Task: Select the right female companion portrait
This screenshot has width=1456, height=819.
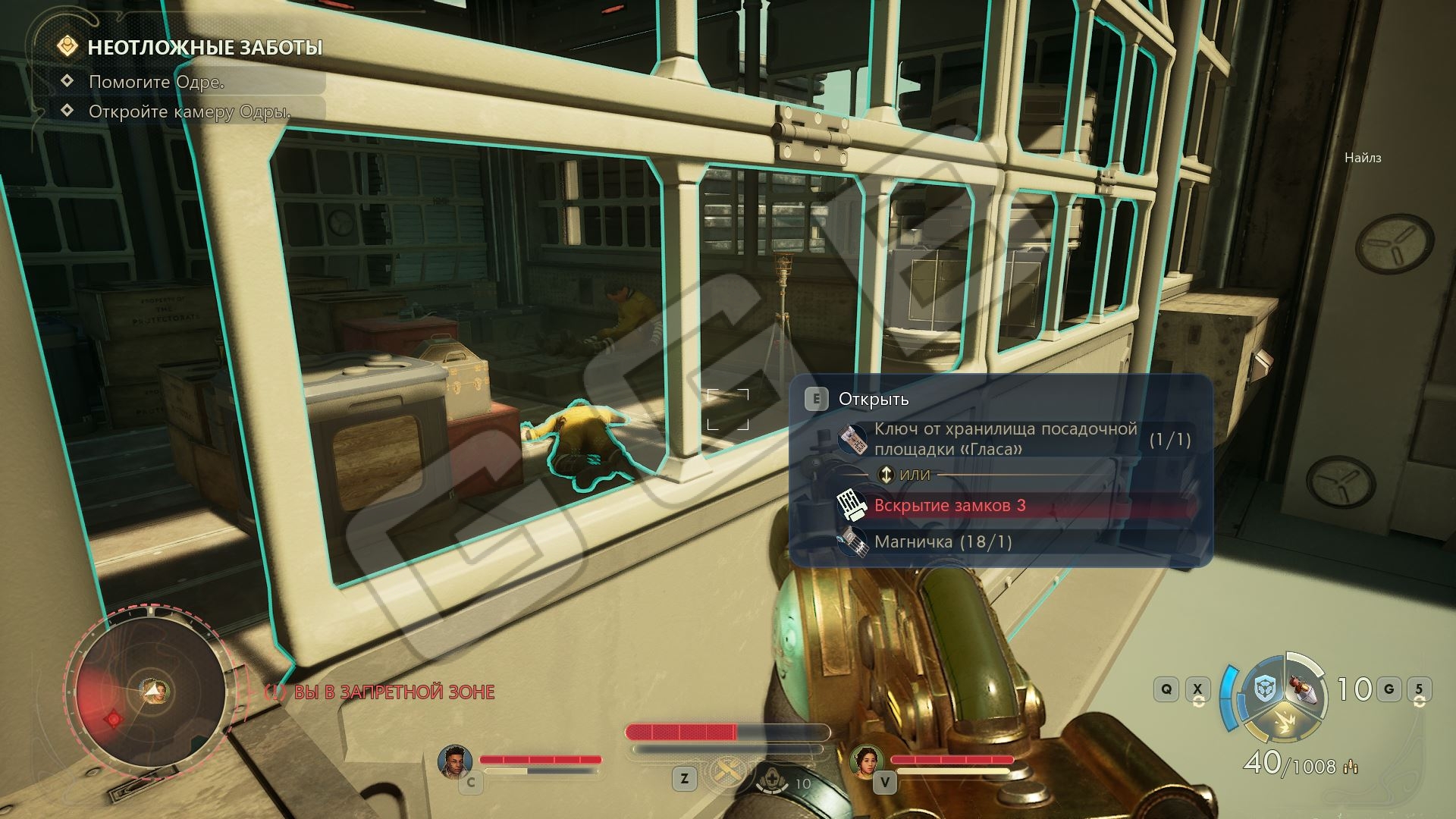Action: pos(867,760)
